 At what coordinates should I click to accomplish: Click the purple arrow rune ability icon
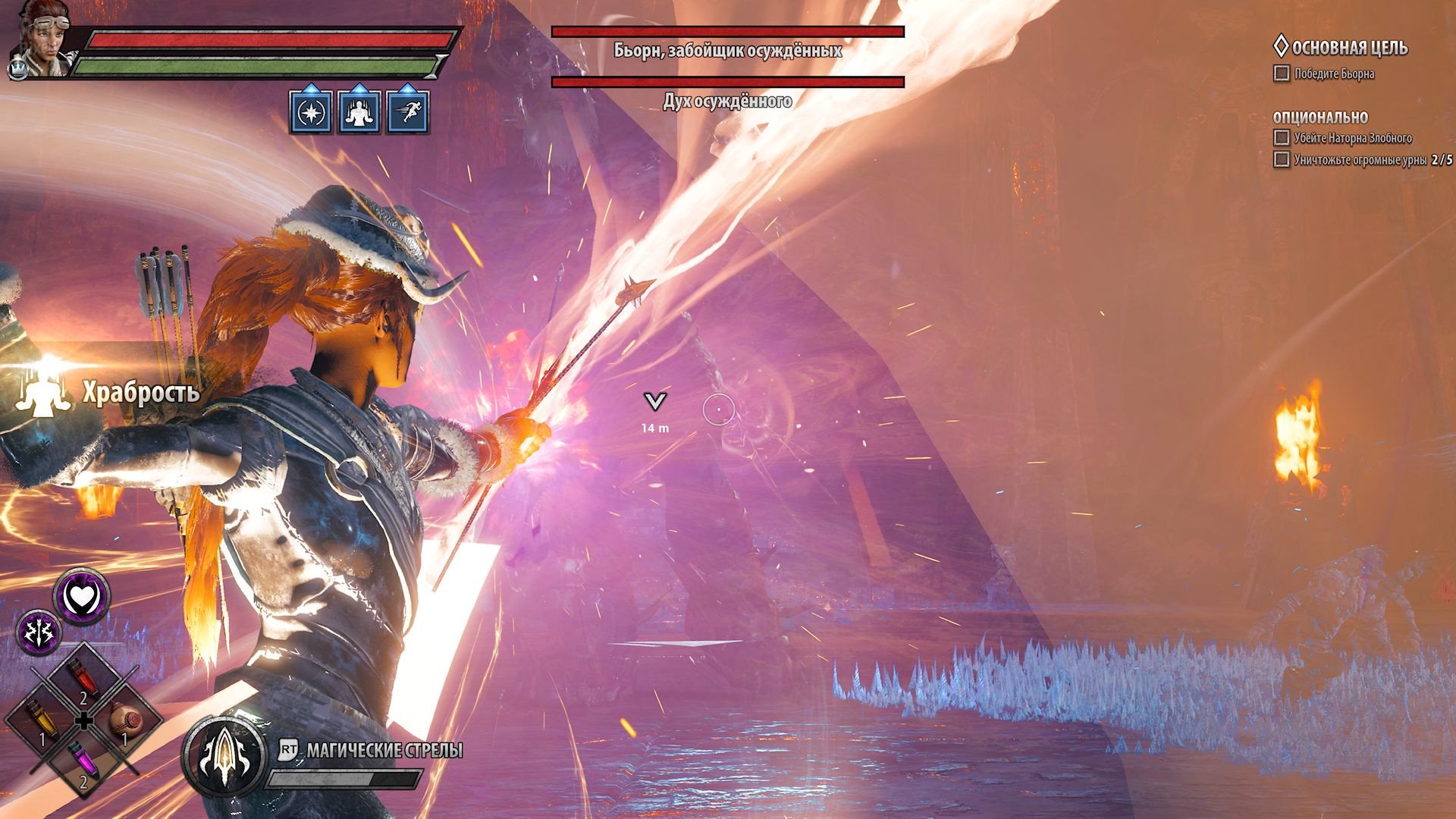39,631
